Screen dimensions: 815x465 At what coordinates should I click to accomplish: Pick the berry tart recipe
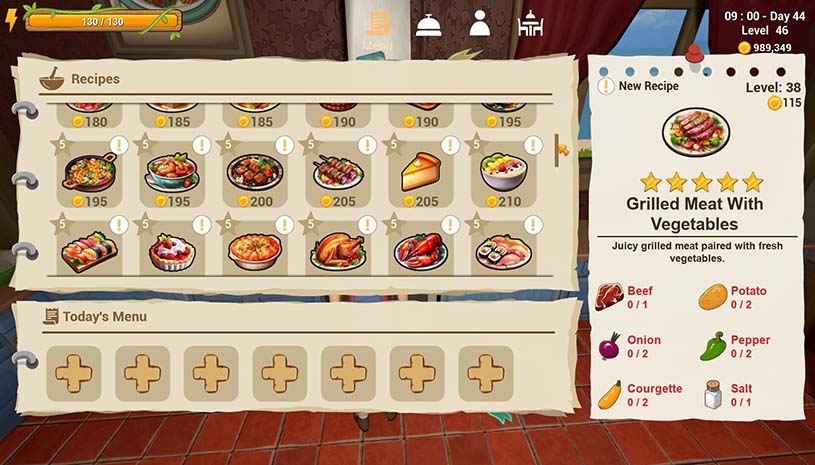coord(172,250)
